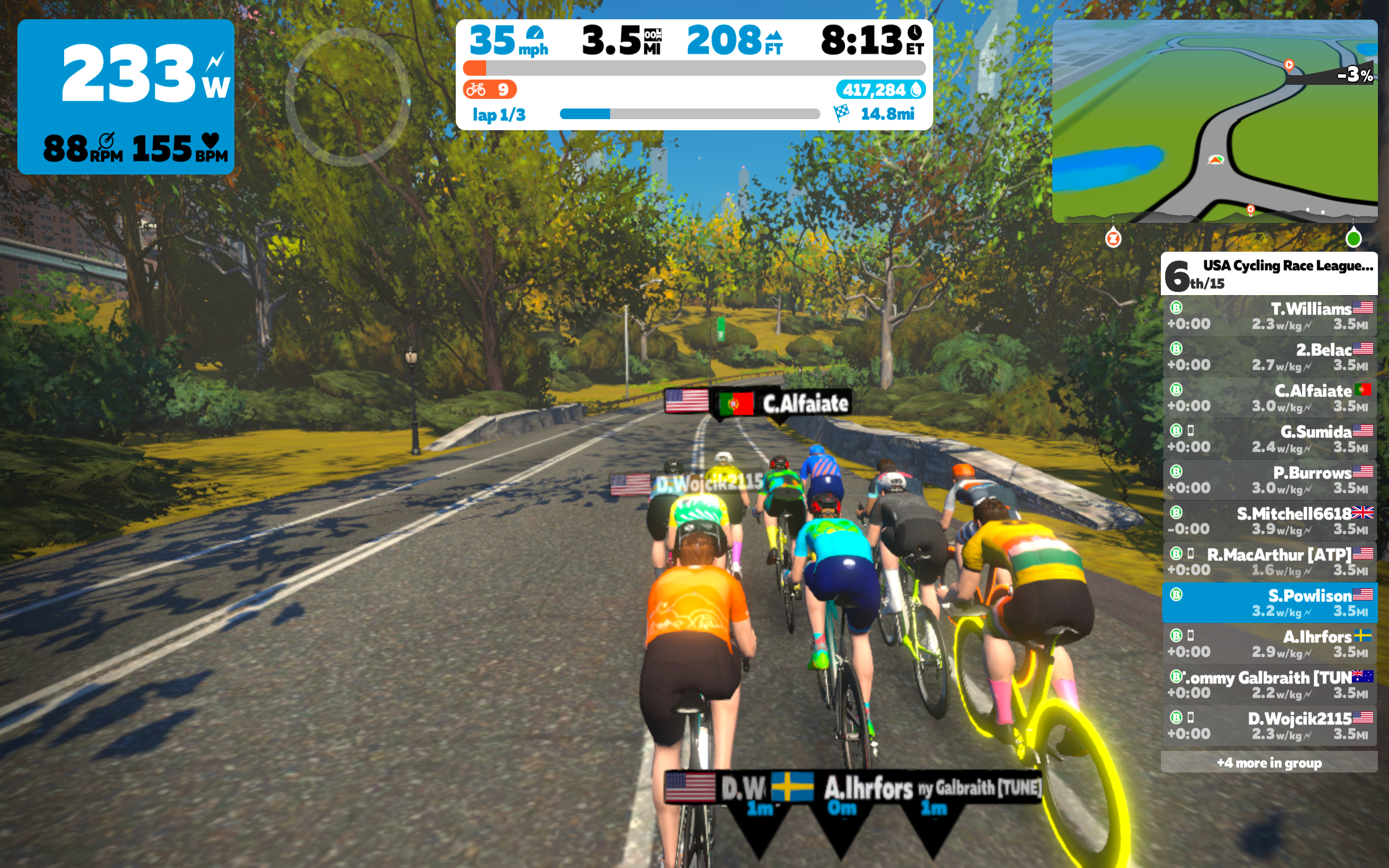1389x868 pixels.
Task: Choose 2.Belac from nearby riders
Action: 1269,357
